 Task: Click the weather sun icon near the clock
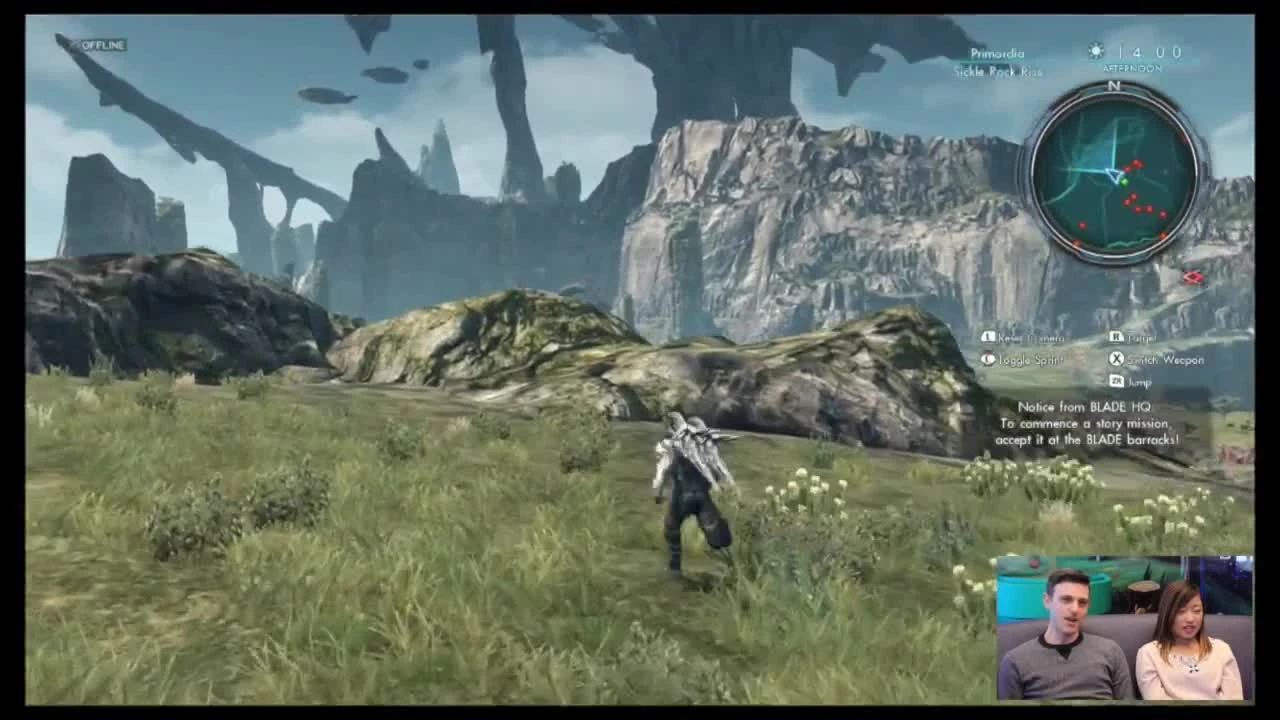point(1094,49)
